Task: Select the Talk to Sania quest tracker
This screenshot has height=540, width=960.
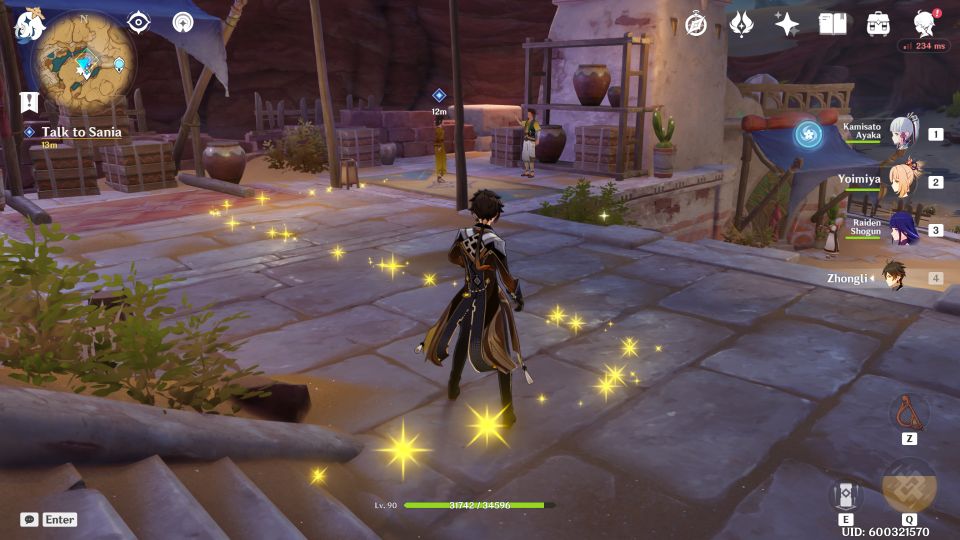Action: 82,132
